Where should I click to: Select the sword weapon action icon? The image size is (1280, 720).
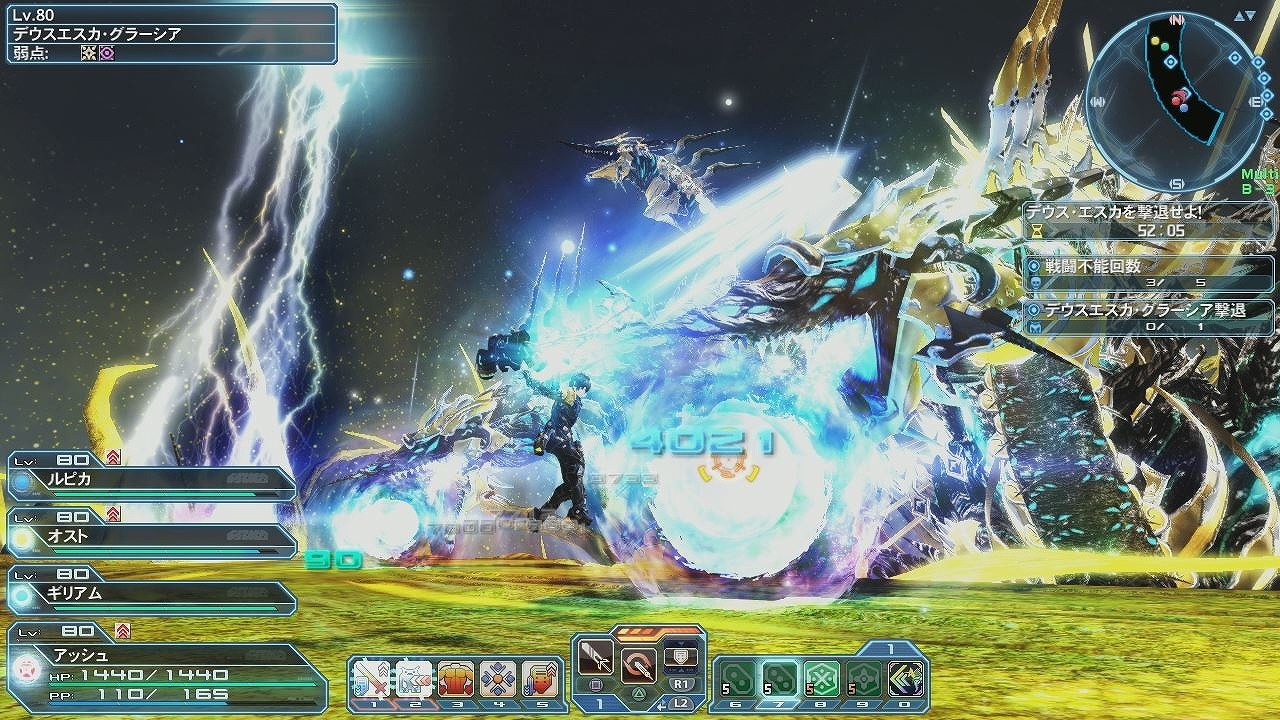point(596,661)
